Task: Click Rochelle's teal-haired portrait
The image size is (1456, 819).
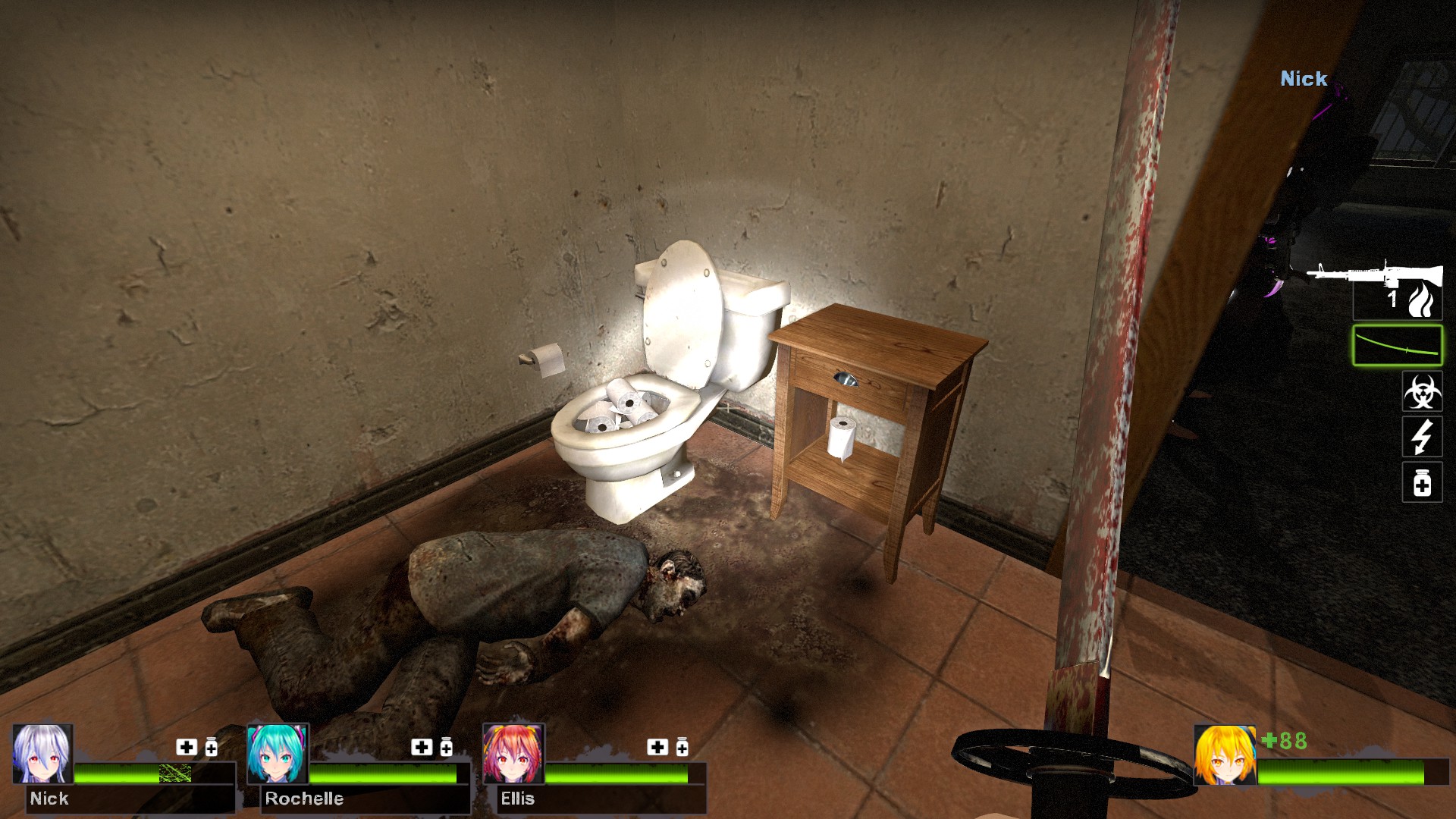Action: point(278,754)
